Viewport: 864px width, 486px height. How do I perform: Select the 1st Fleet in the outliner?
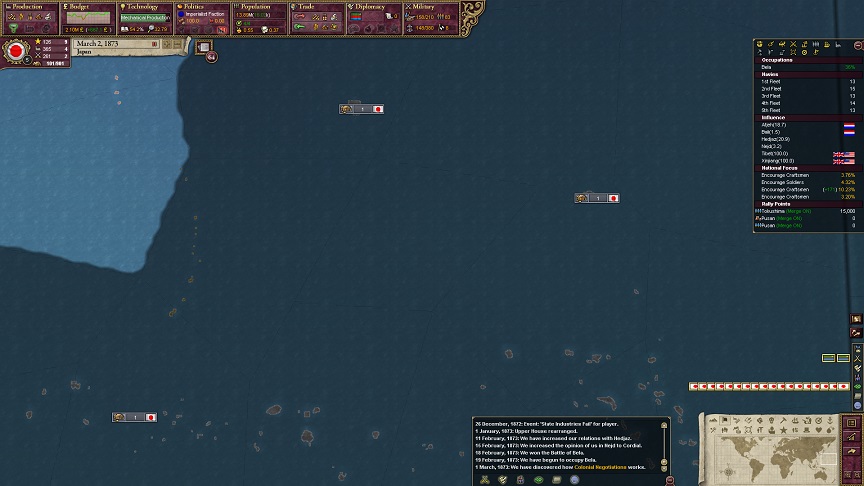click(771, 81)
